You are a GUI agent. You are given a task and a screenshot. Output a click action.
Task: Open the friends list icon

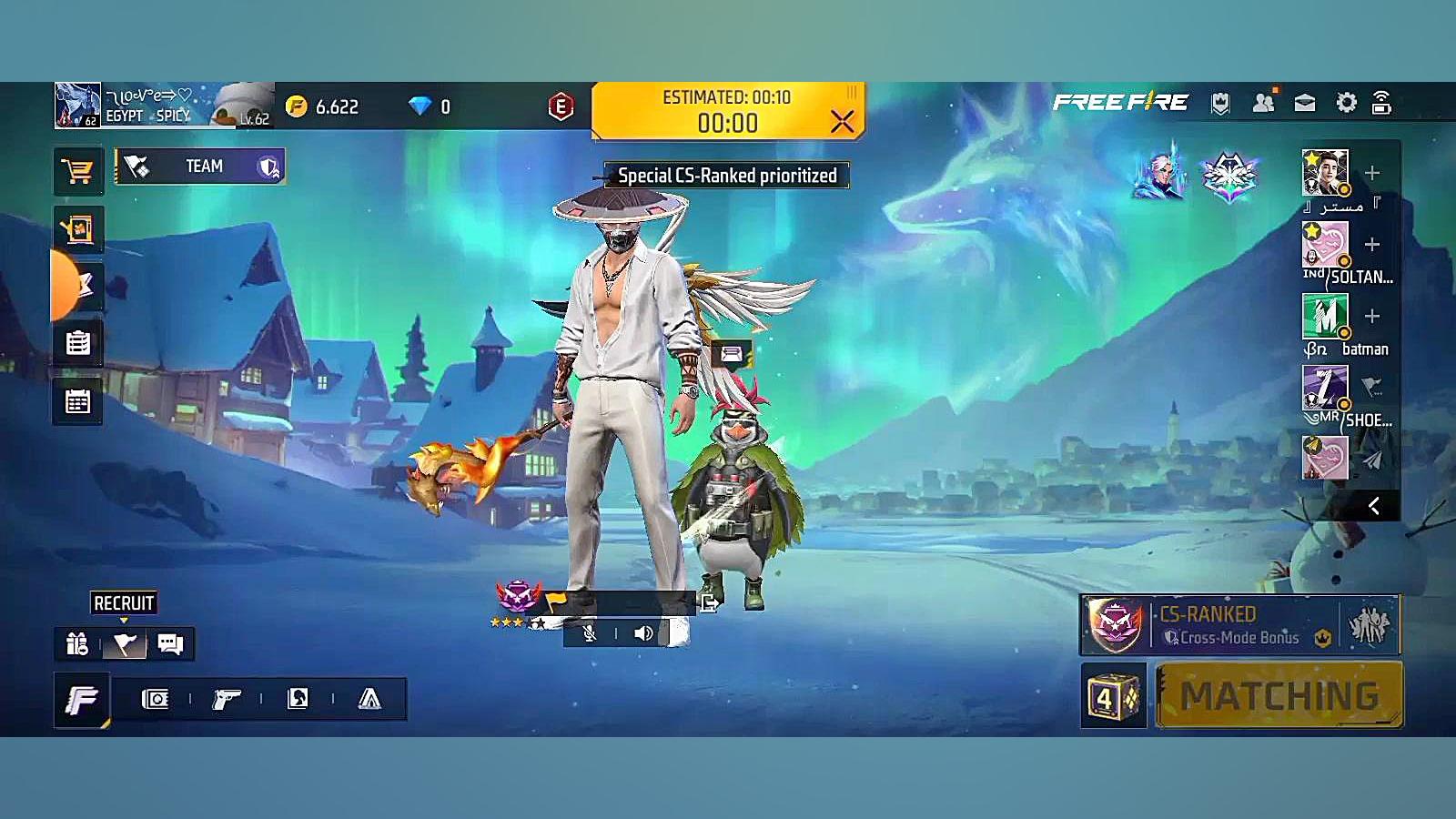(1263, 103)
